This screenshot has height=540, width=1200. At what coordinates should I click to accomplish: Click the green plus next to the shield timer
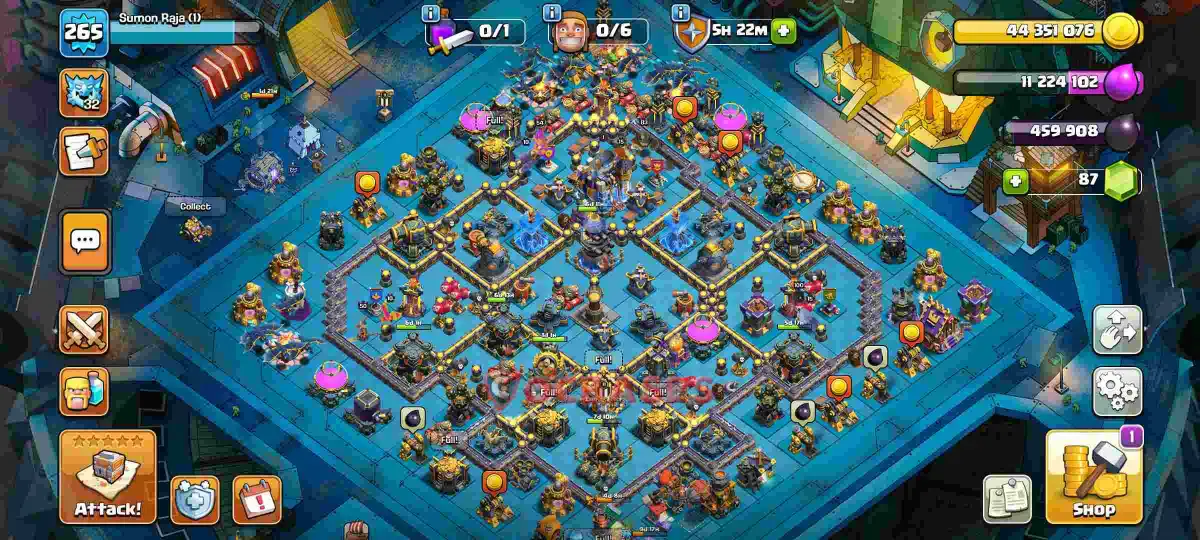pos(784,31)
